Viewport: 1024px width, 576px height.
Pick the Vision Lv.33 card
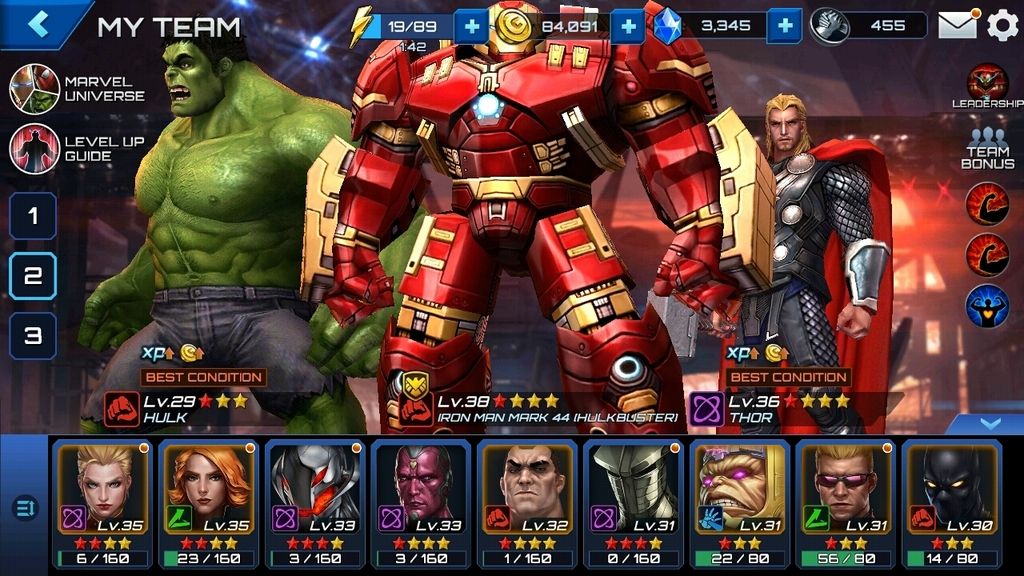[420, 502]
